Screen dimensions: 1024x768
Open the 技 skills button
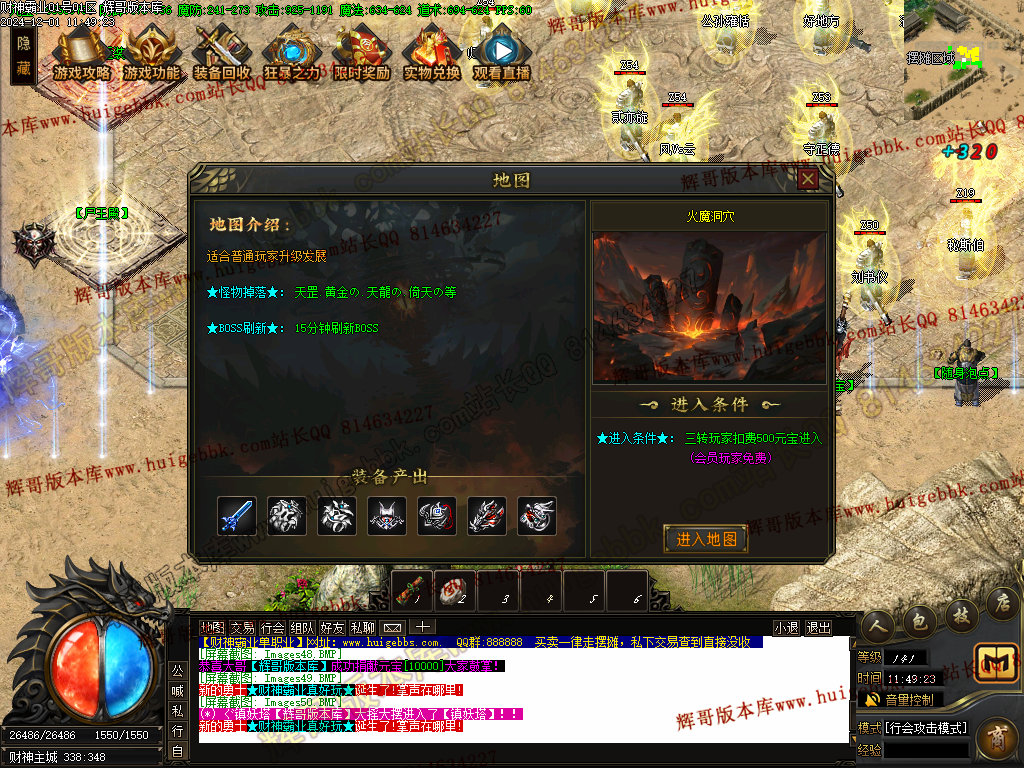coord(960,614)
